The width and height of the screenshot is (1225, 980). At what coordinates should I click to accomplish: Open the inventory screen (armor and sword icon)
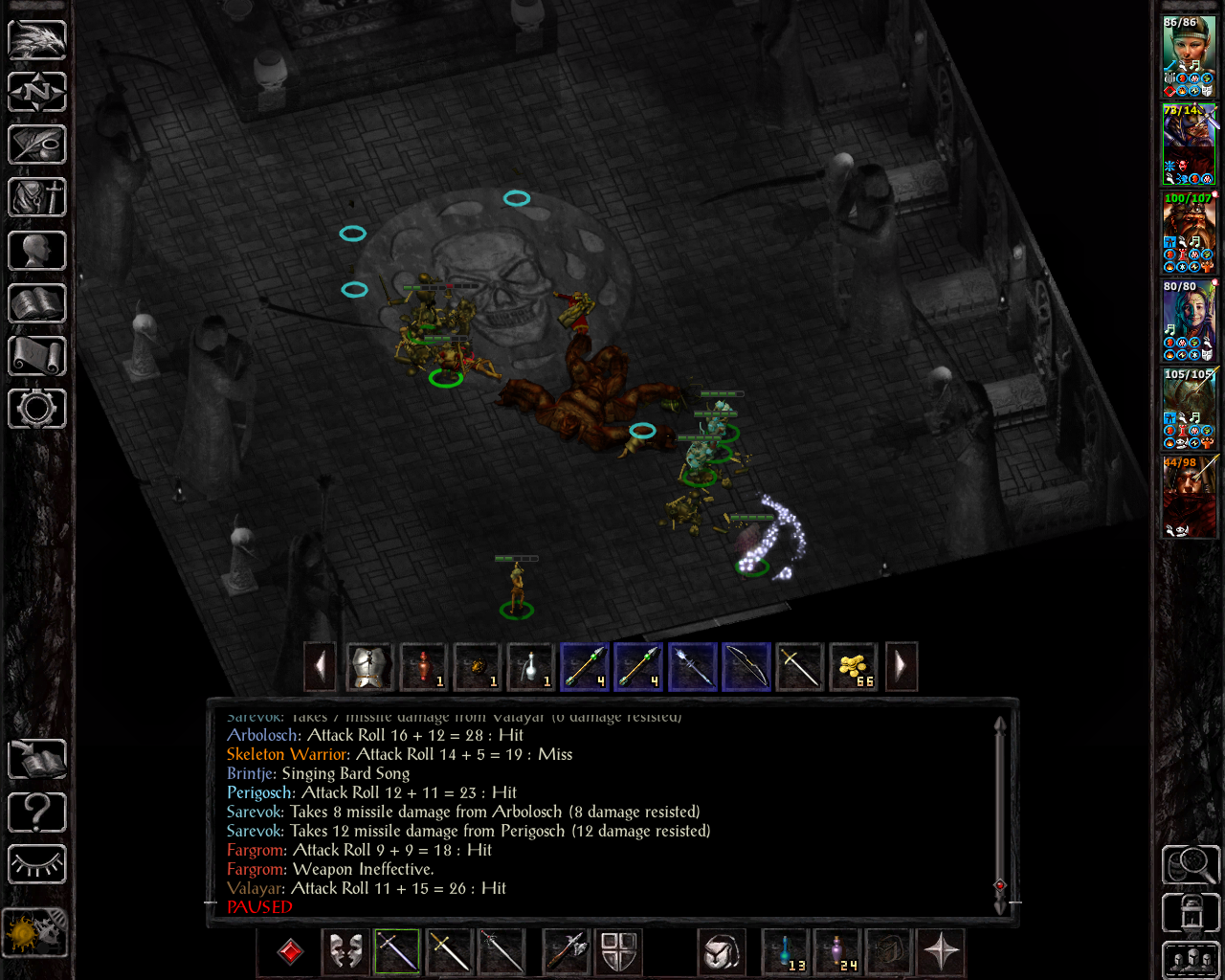[37, 198]
